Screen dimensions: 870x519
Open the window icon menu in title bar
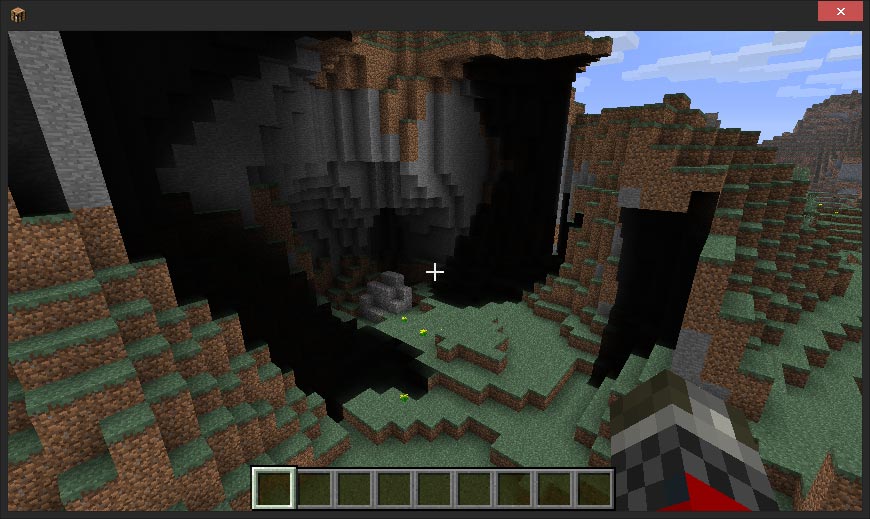tap(17, 13)
